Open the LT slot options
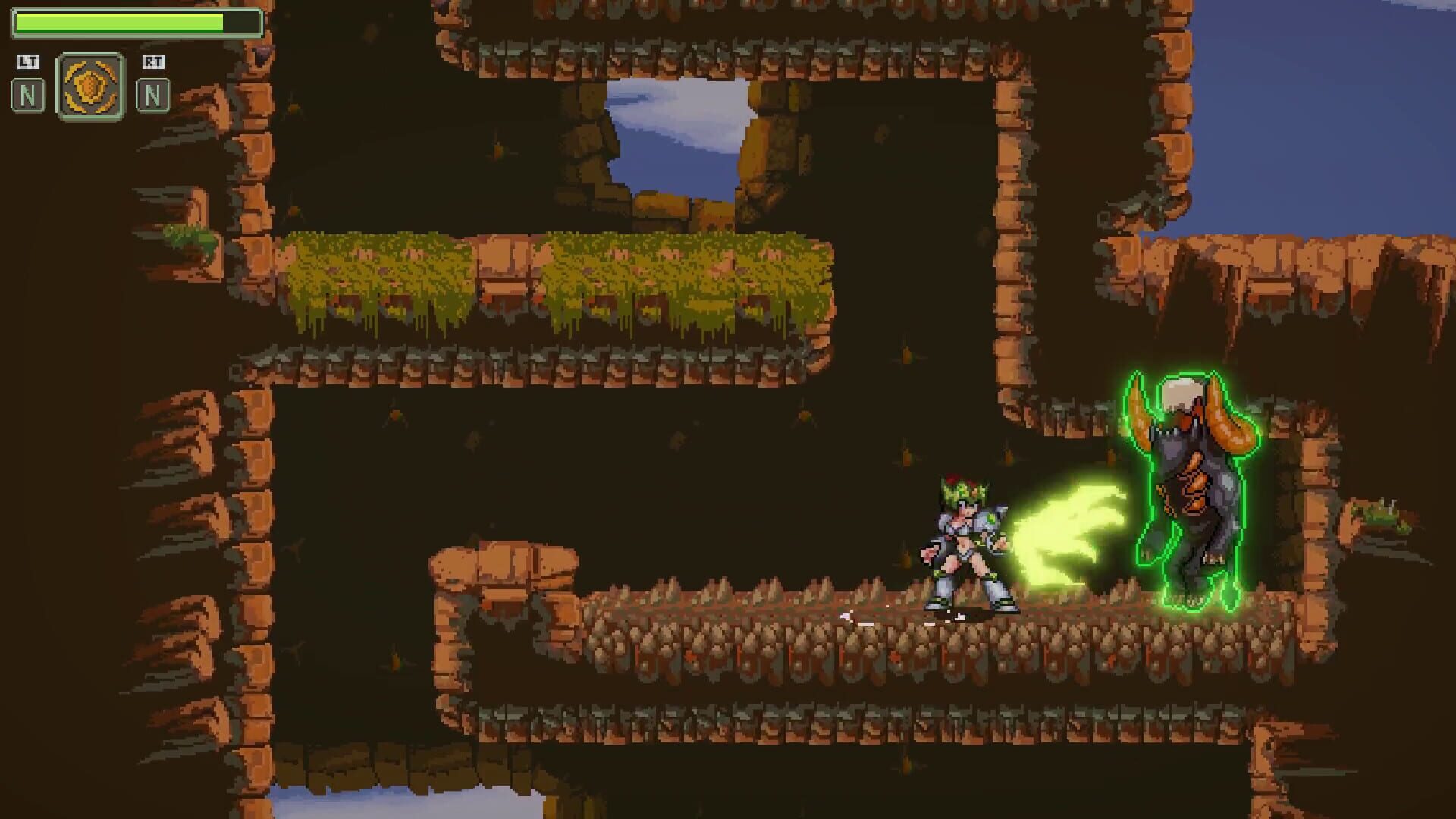The height and width of the screenshot is (819, 1456). (27, 83)
